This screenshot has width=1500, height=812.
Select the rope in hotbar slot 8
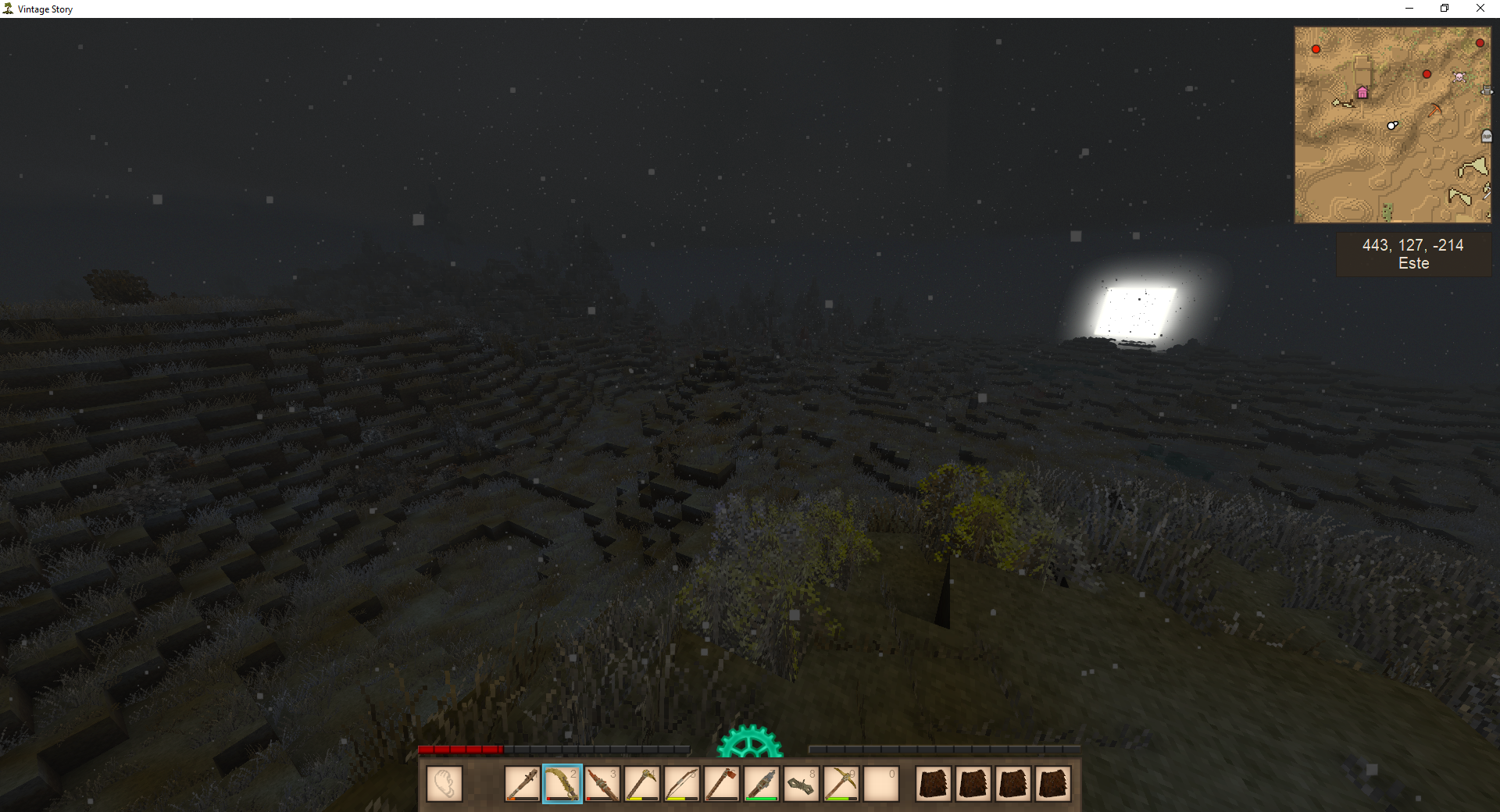(x=801, y=784)
